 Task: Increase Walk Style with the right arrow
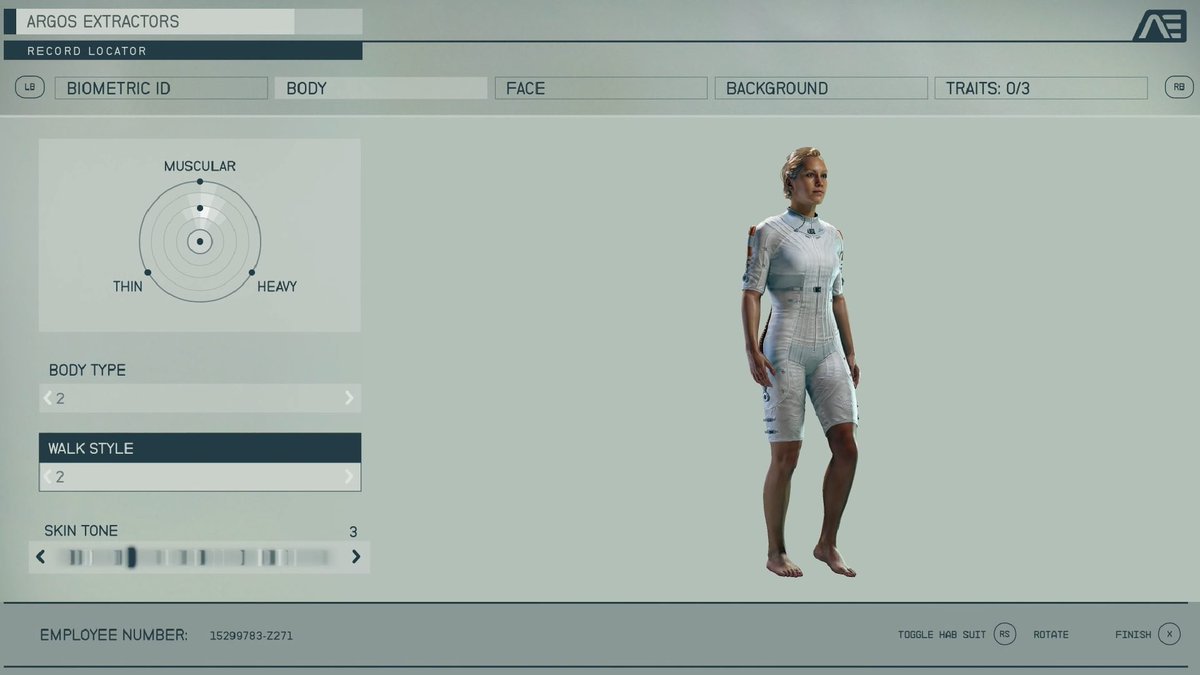point(349,477)
